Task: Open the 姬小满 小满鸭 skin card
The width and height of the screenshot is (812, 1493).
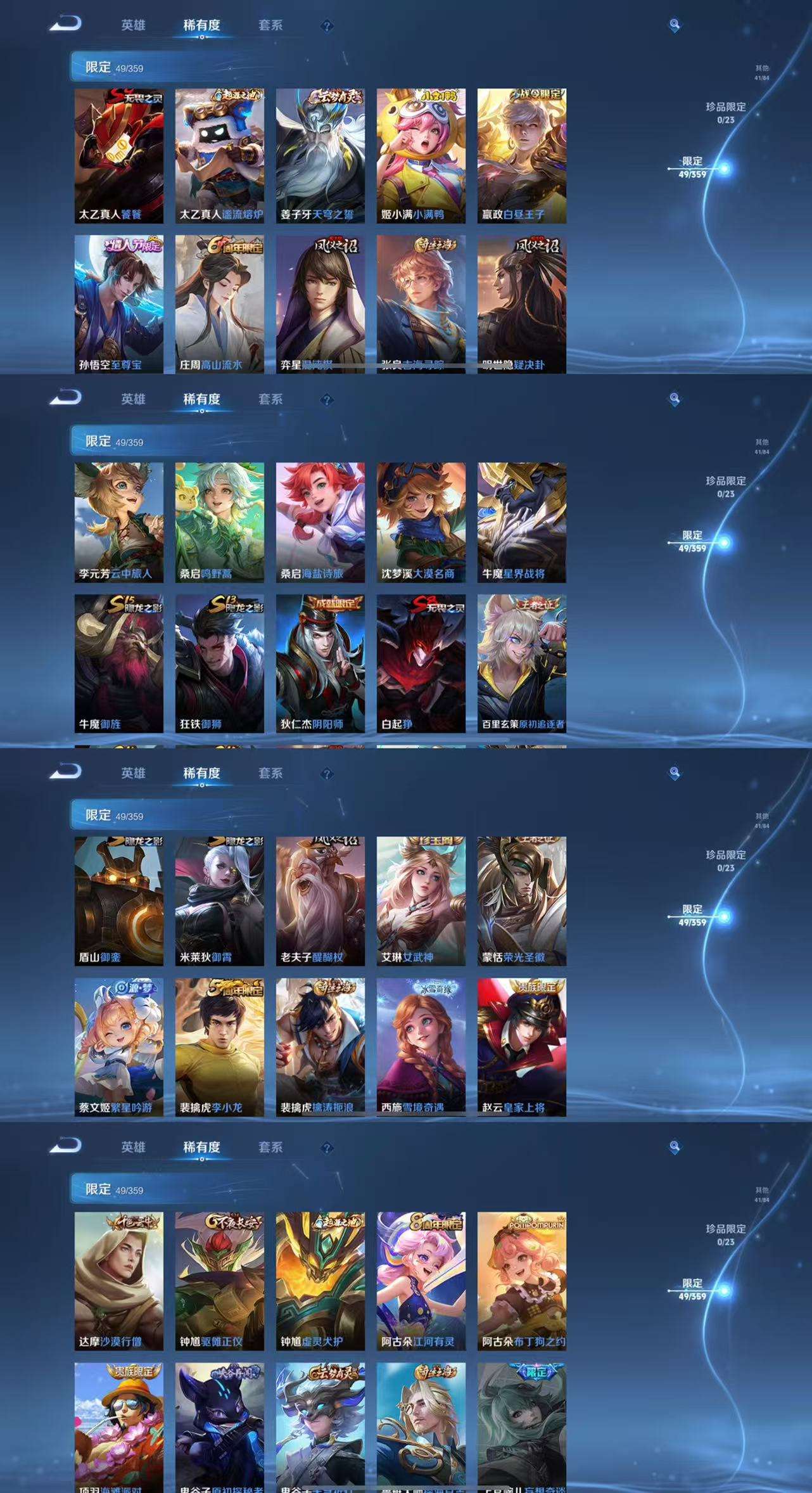Action: coord(421,155)
